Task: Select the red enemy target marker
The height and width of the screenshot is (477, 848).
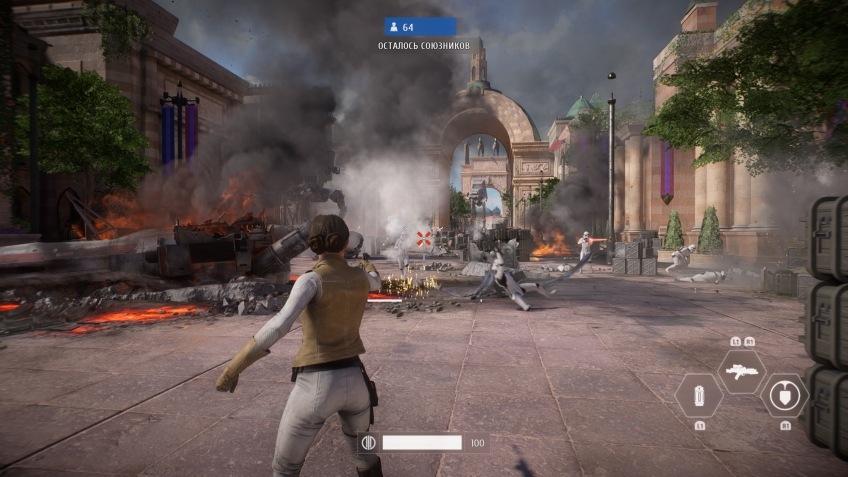Action: point(424,238)
